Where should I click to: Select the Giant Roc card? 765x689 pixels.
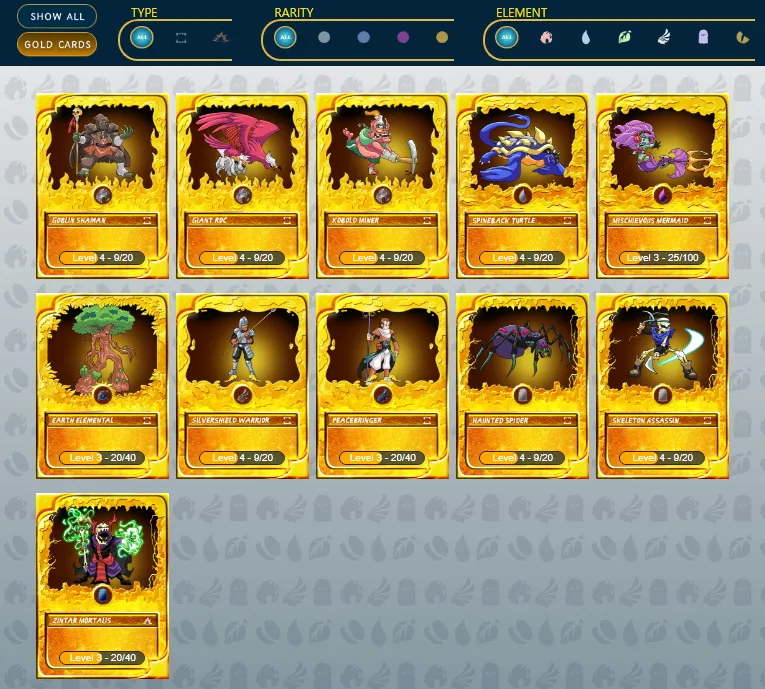pos(242,185)
